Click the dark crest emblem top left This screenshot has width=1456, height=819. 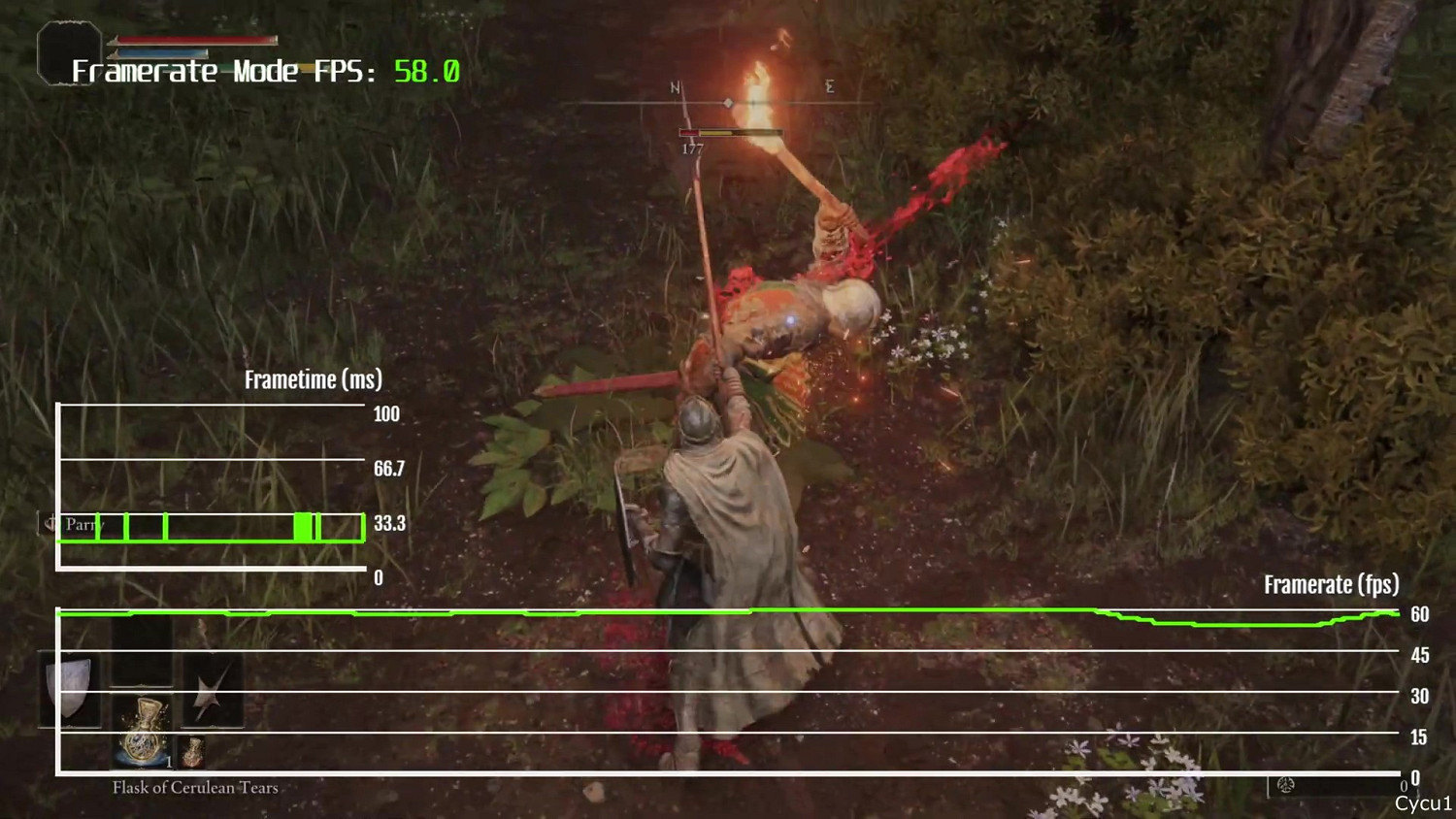point(66,53)
